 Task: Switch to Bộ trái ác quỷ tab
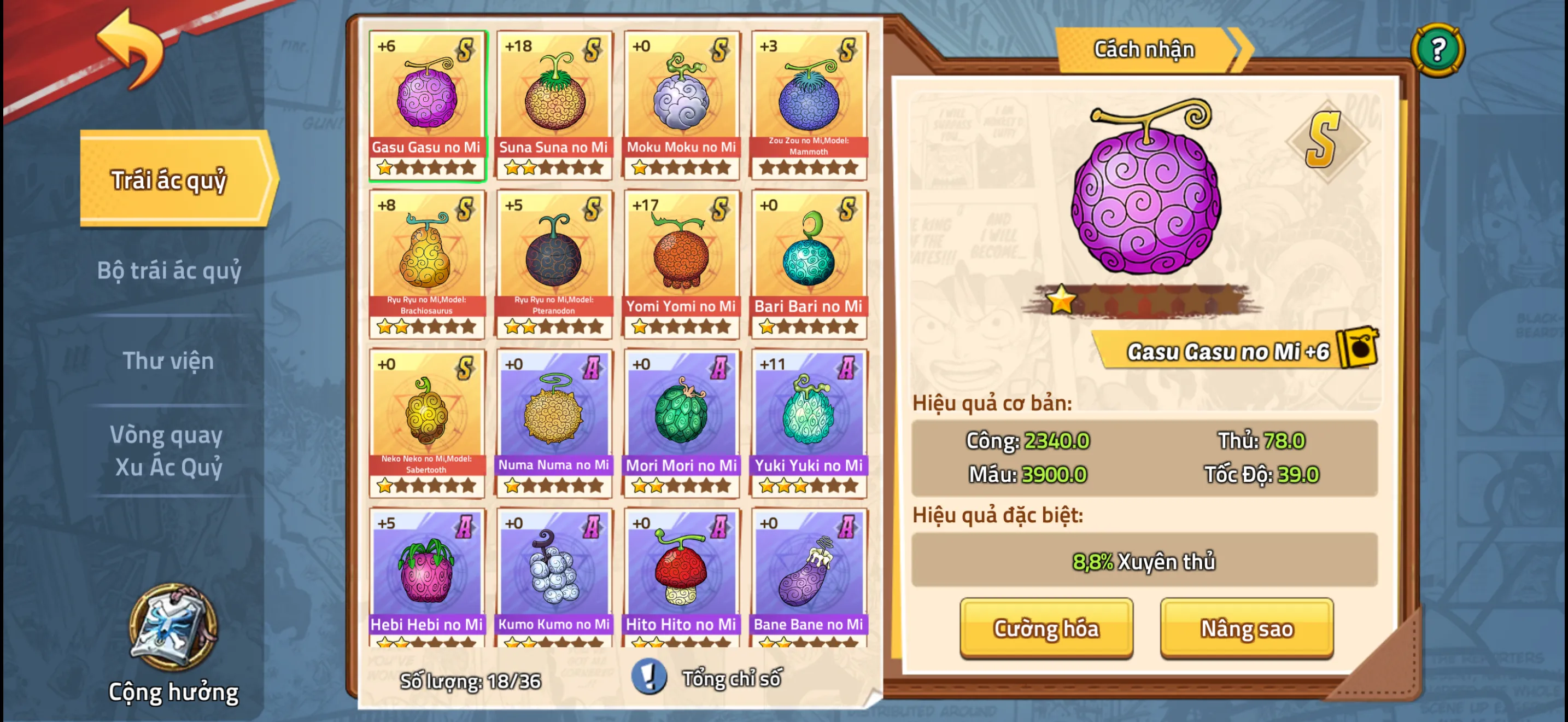(x=169, y=270)
